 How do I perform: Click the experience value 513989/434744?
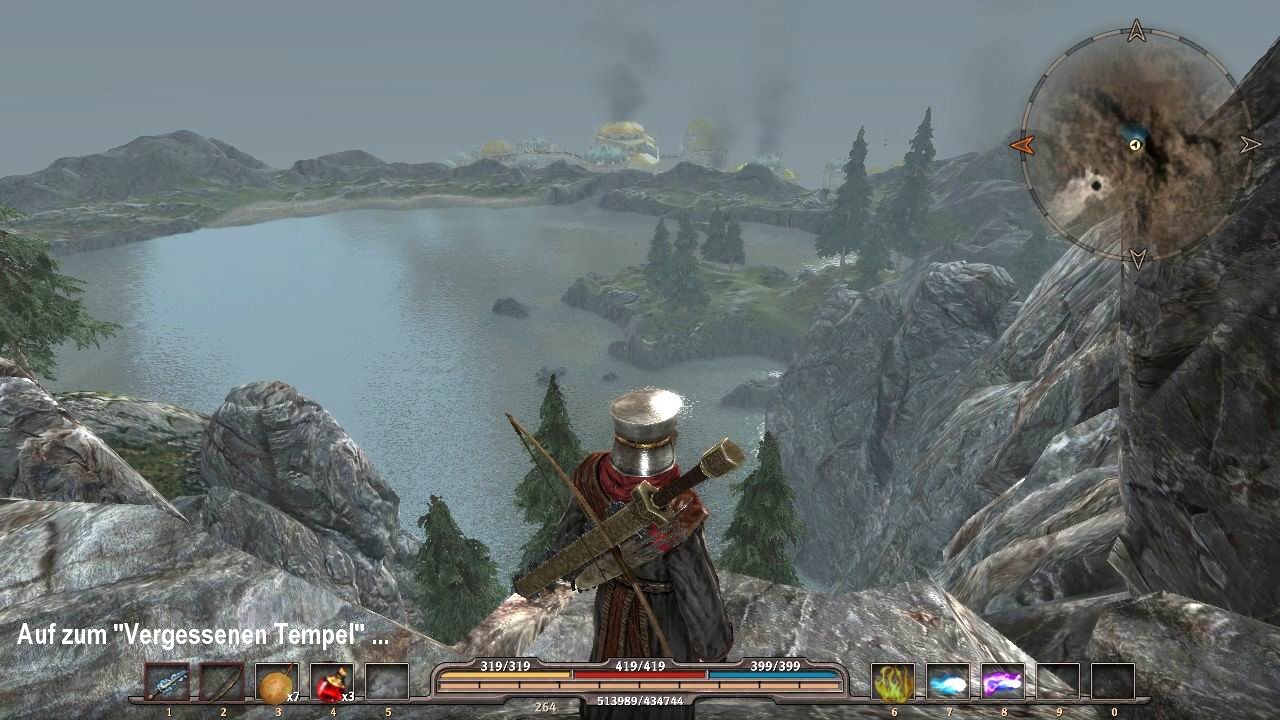pos(640,703)
